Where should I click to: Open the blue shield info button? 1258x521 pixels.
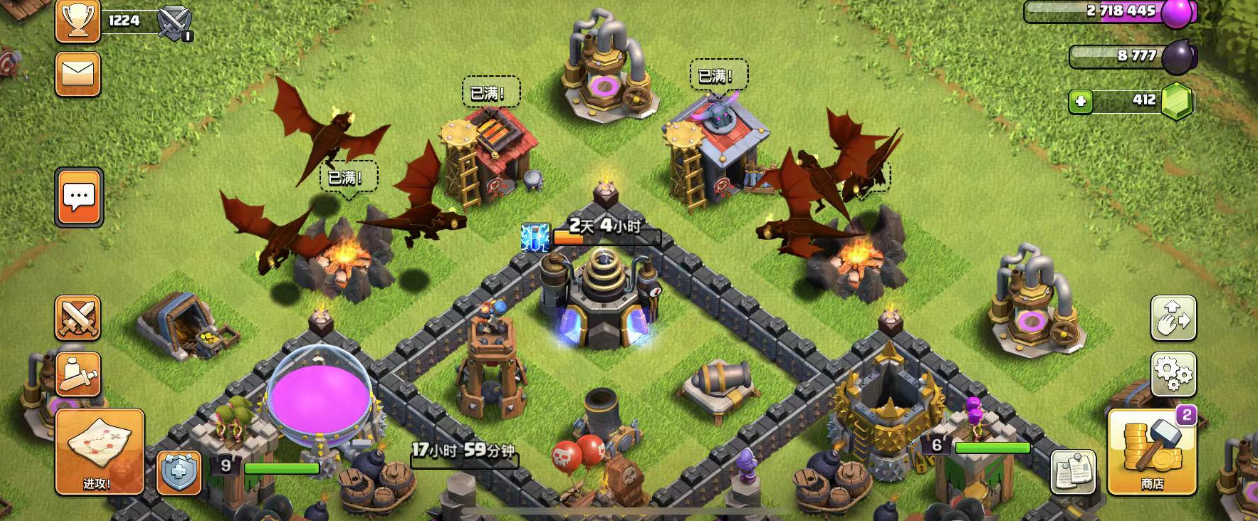pyautogui.click(x=178, y=472)
